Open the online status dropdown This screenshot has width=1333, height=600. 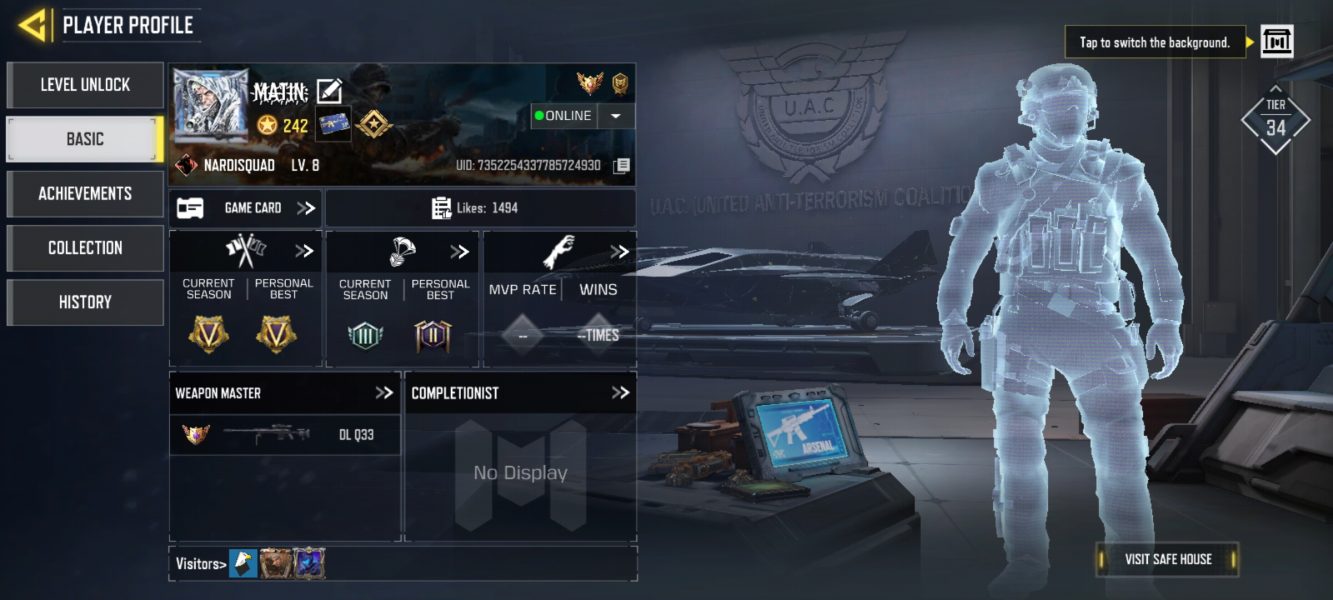coord(616,116)
